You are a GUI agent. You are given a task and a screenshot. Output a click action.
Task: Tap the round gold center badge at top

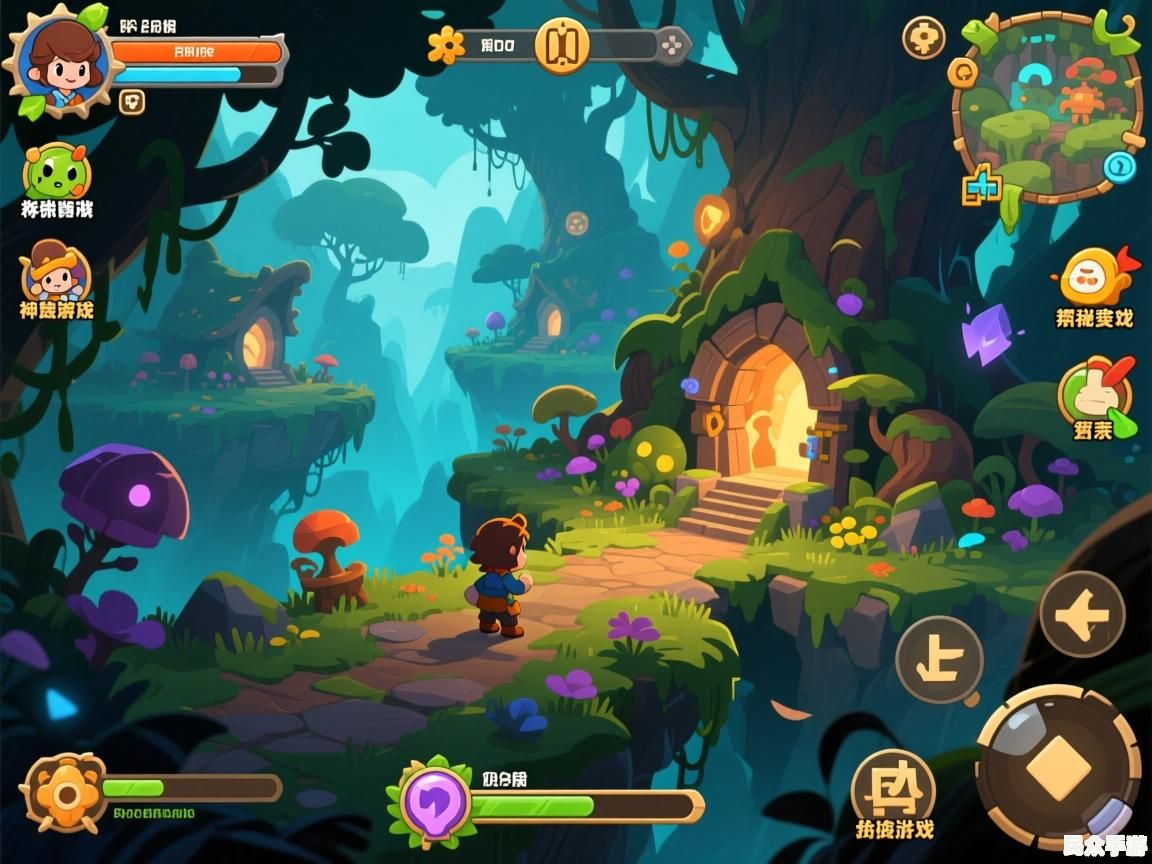point(561,46)
